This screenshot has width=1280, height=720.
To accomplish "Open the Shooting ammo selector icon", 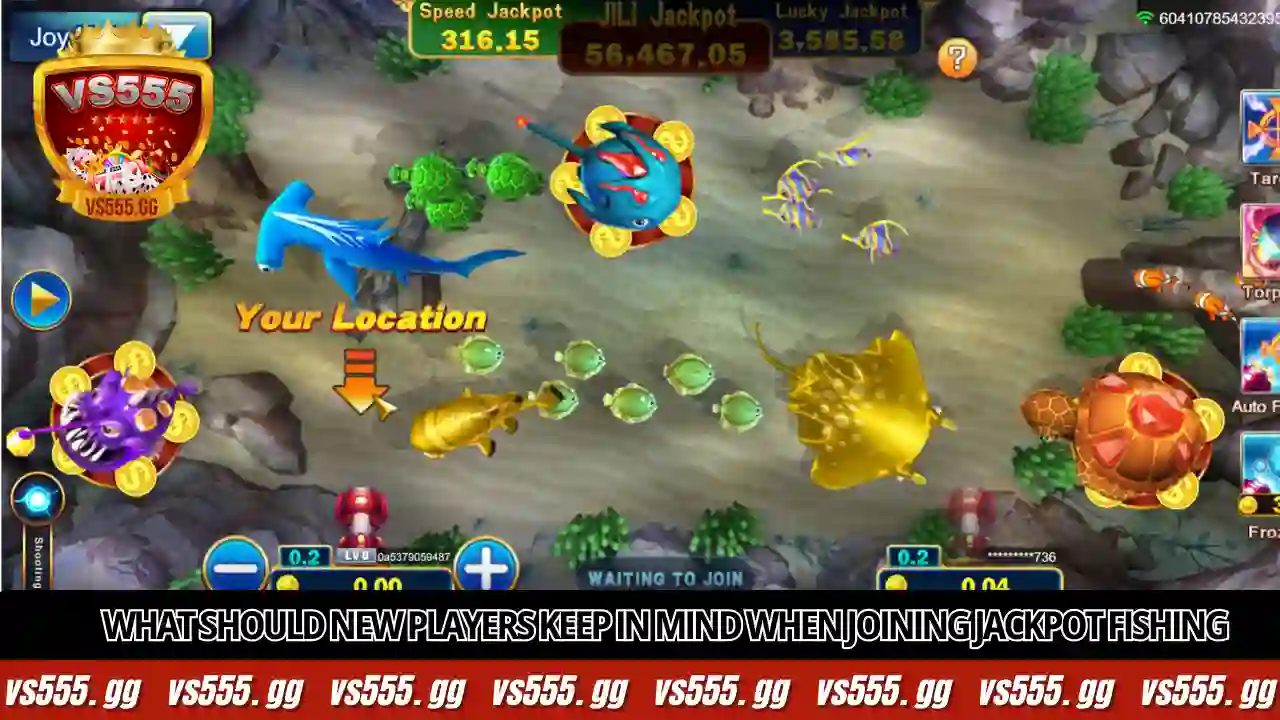I will (x=38, y=497).
